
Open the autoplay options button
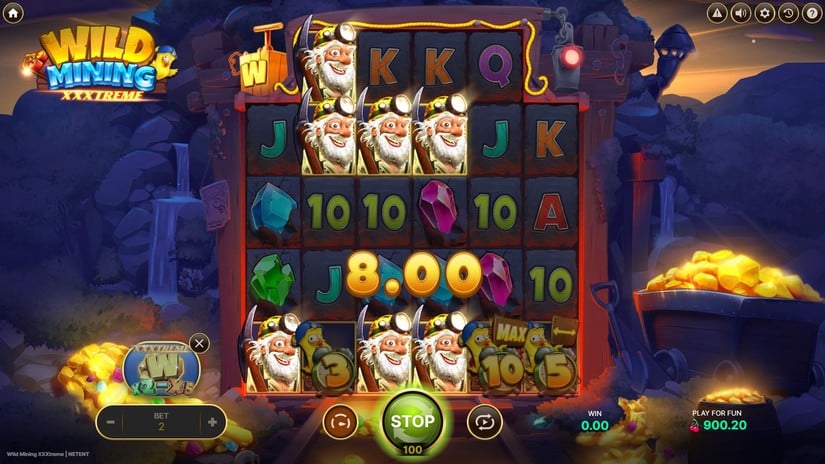(x=484, y=423)
